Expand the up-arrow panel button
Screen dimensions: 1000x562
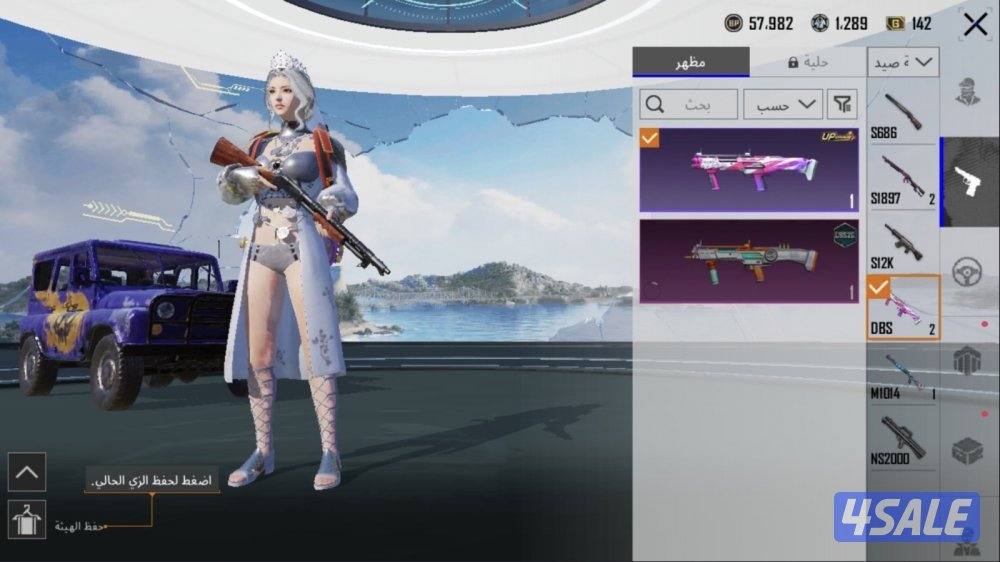click(x=27, y=471)
